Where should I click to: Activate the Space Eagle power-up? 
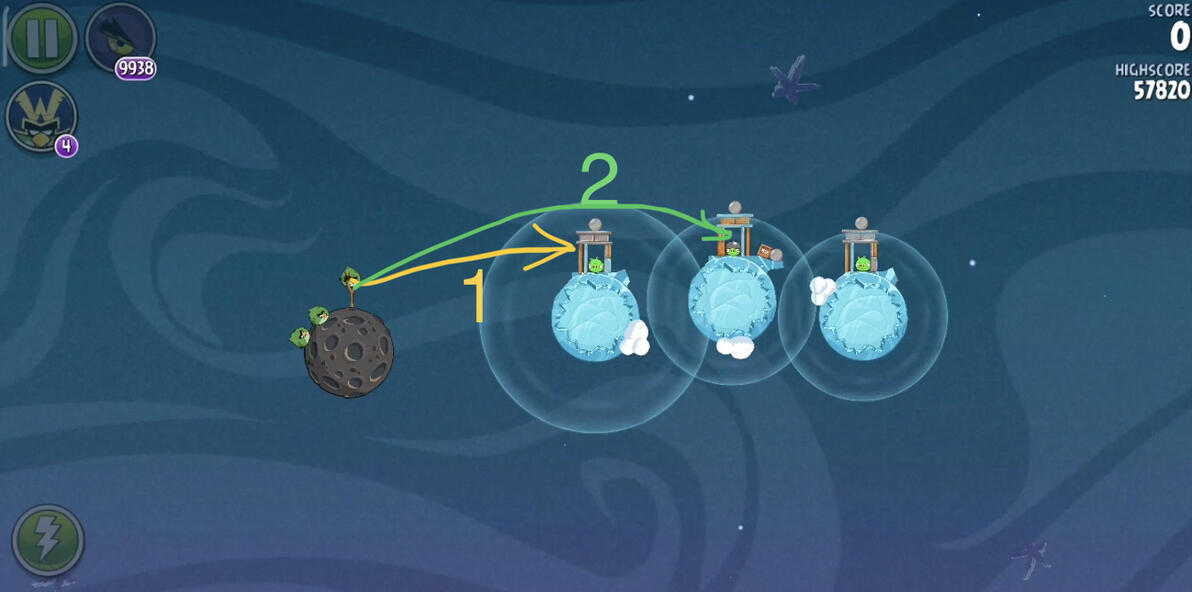pos(120,38)
